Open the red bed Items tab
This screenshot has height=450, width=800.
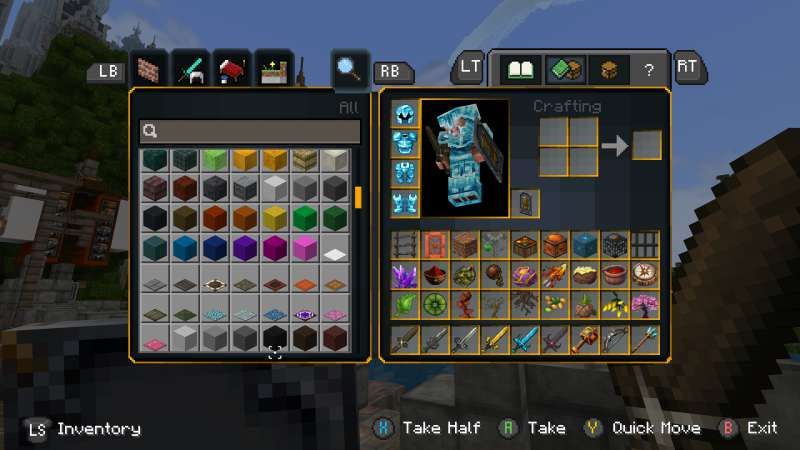(x=232, y=69)
